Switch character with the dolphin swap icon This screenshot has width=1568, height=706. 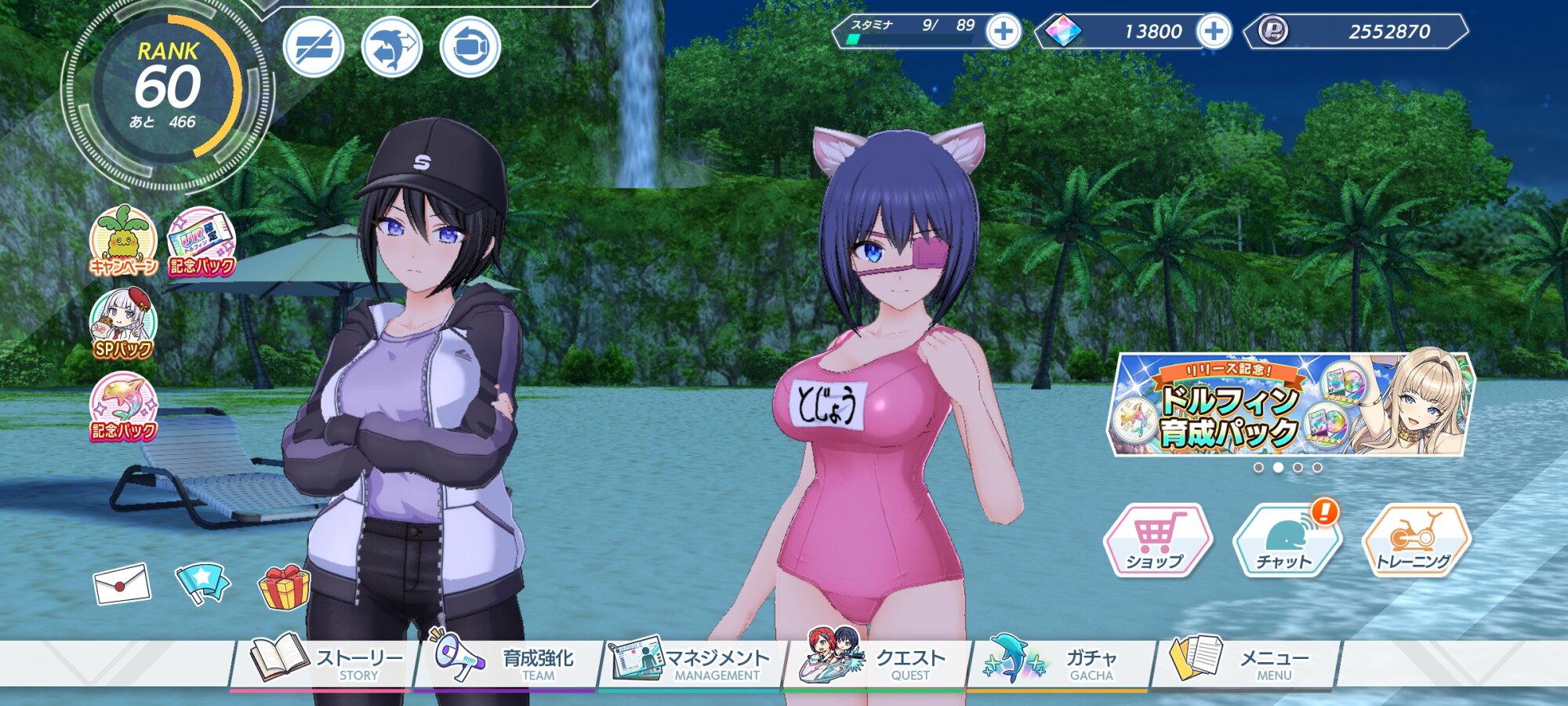tap(392, 47)
